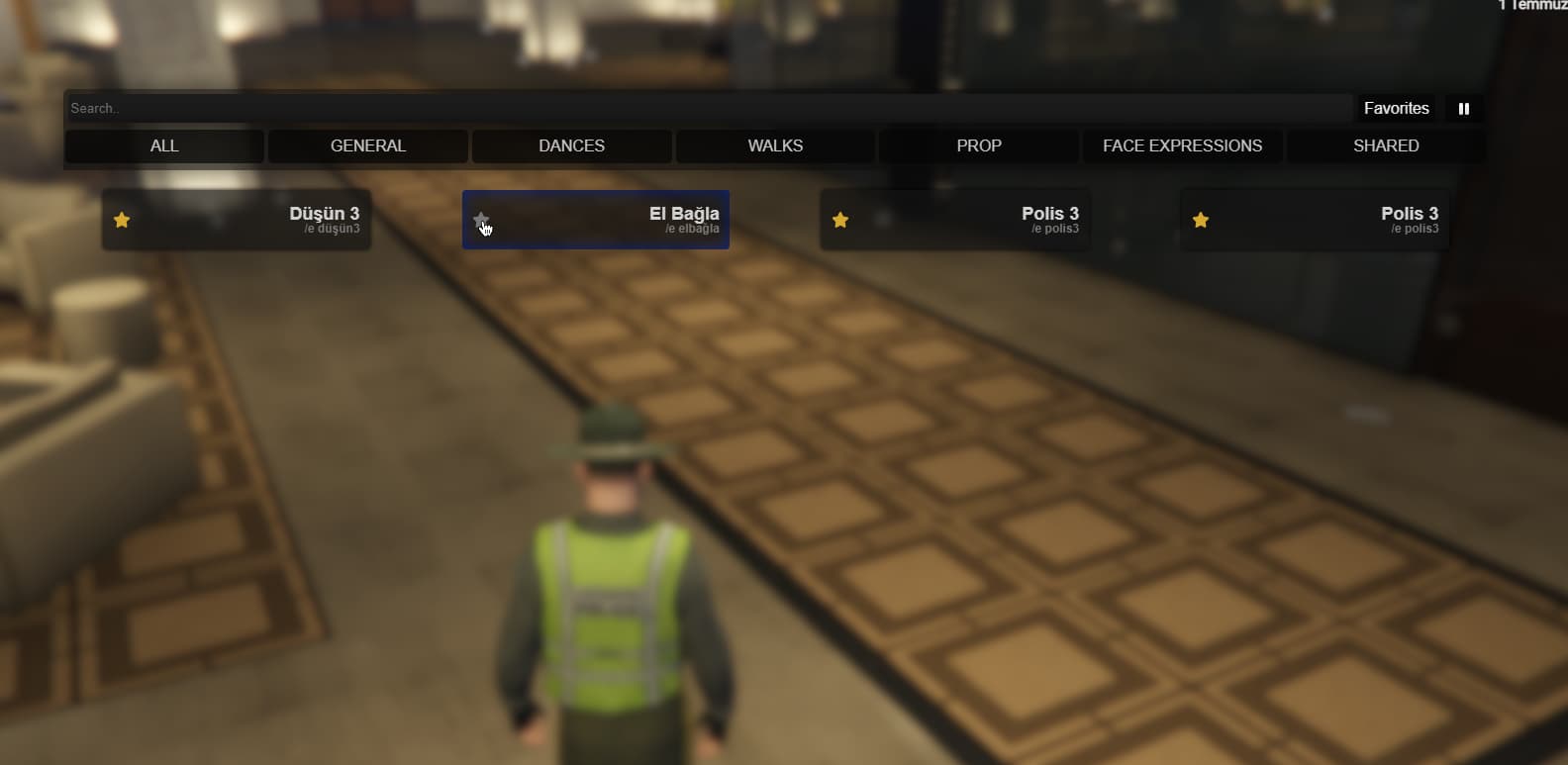
Task: Click the star icon on the rightmost Polis 3 card
Action: (1201, 220)
